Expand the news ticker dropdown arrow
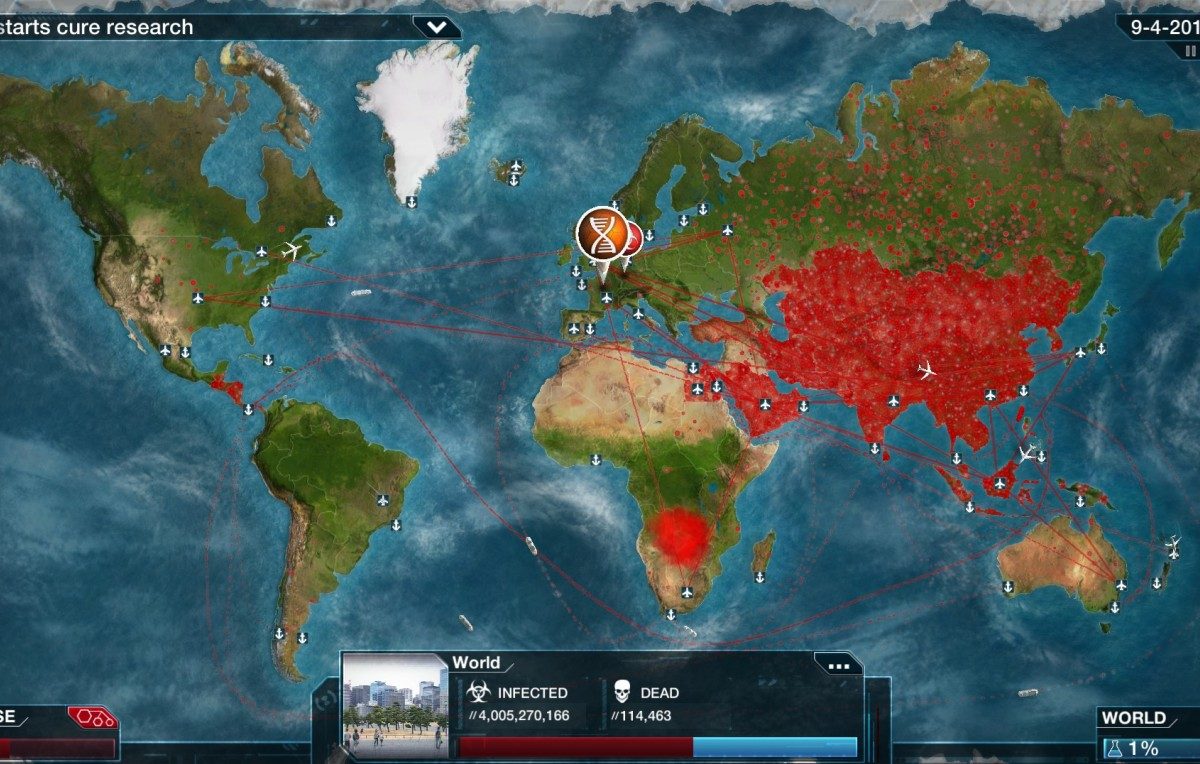The image size is (1200, 764). click(x=436, y=27)
